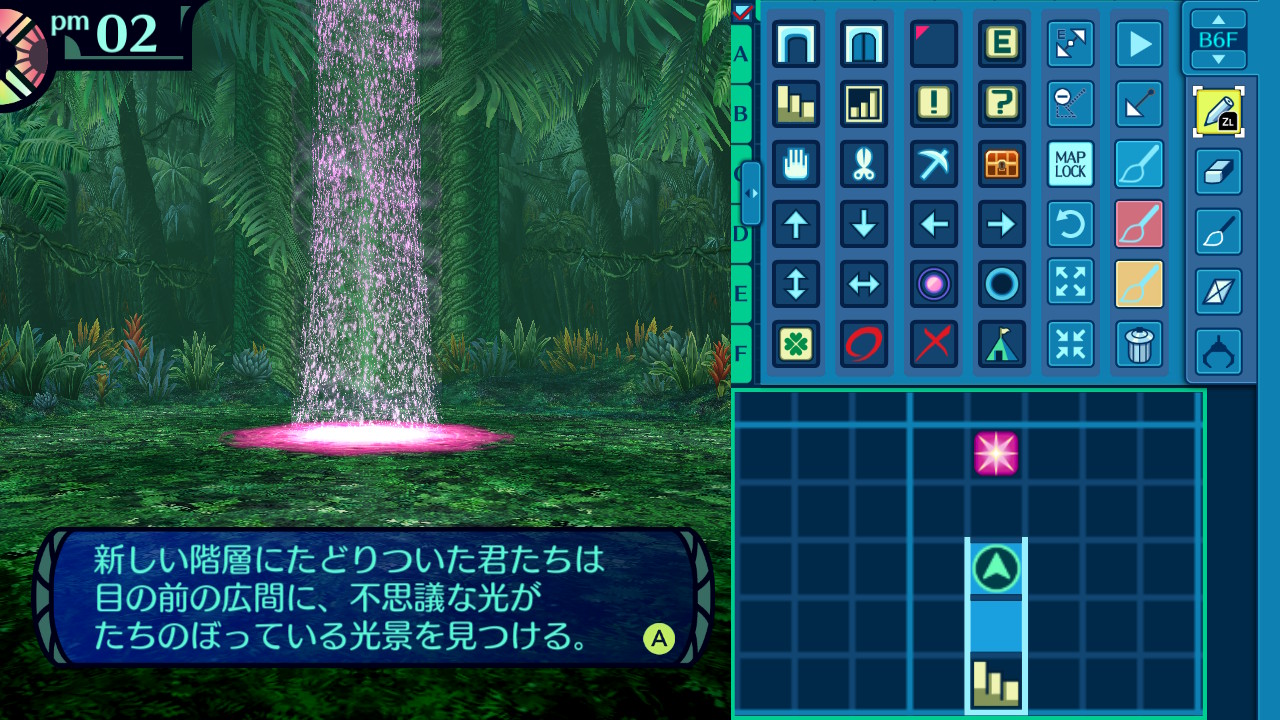
Task: Activate the eraser tool
Action: tap(1218, 173)
